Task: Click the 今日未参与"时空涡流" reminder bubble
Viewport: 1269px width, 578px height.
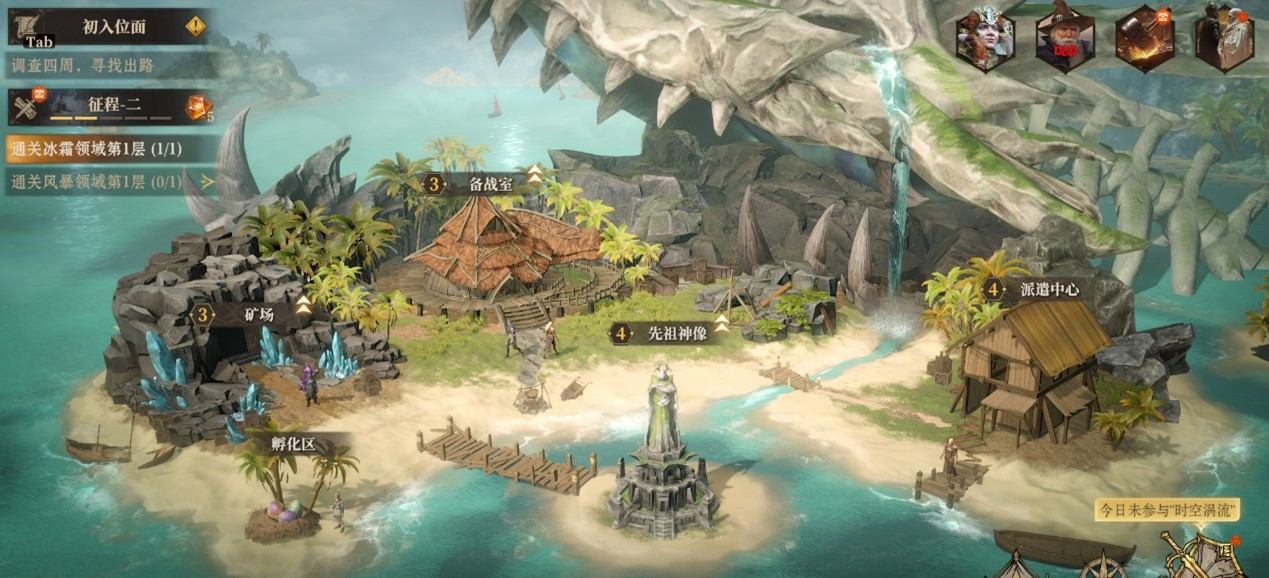Action: pos(1167,510)
